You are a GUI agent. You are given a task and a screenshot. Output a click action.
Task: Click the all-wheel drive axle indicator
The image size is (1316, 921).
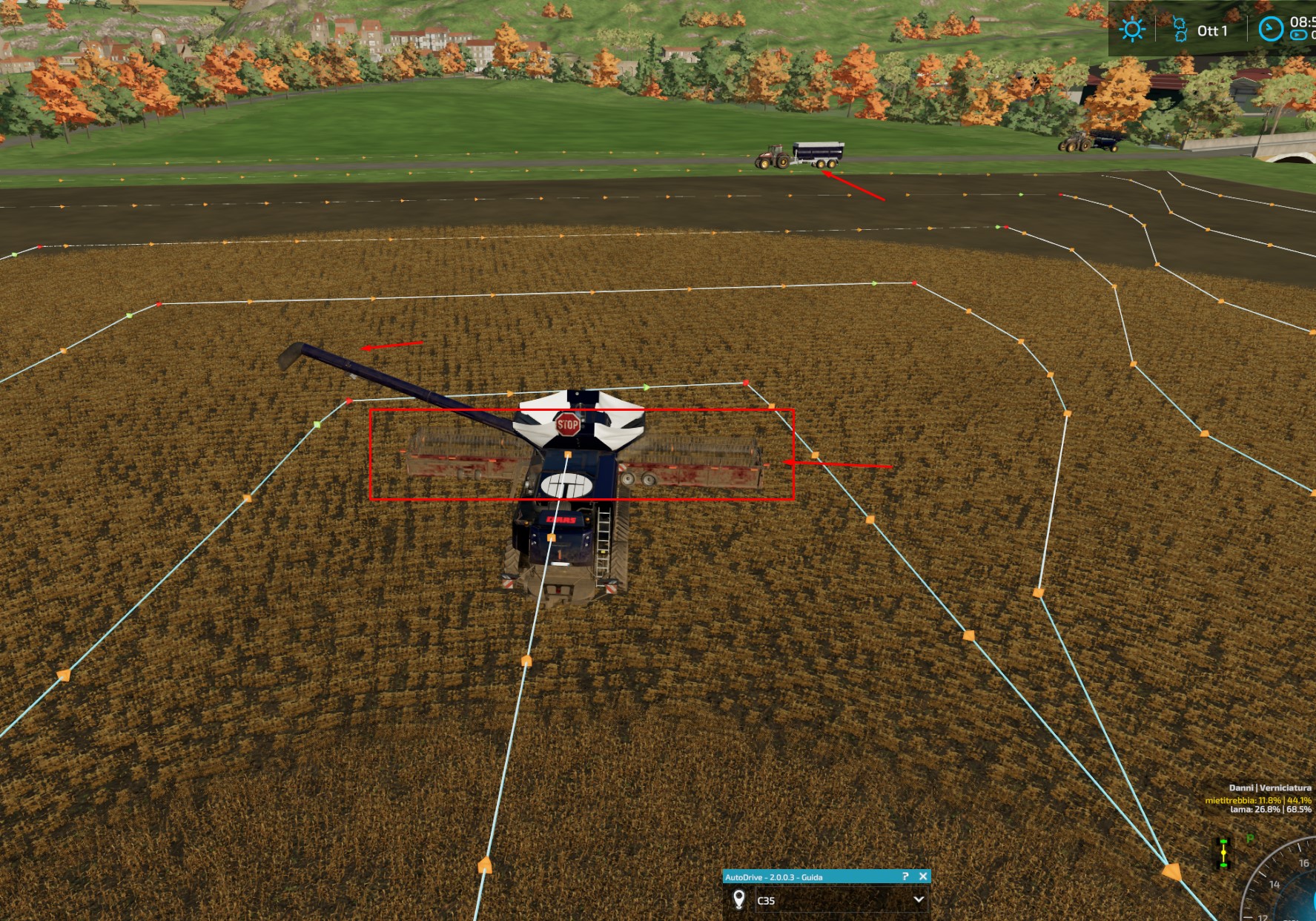(x=1223, y=853)
